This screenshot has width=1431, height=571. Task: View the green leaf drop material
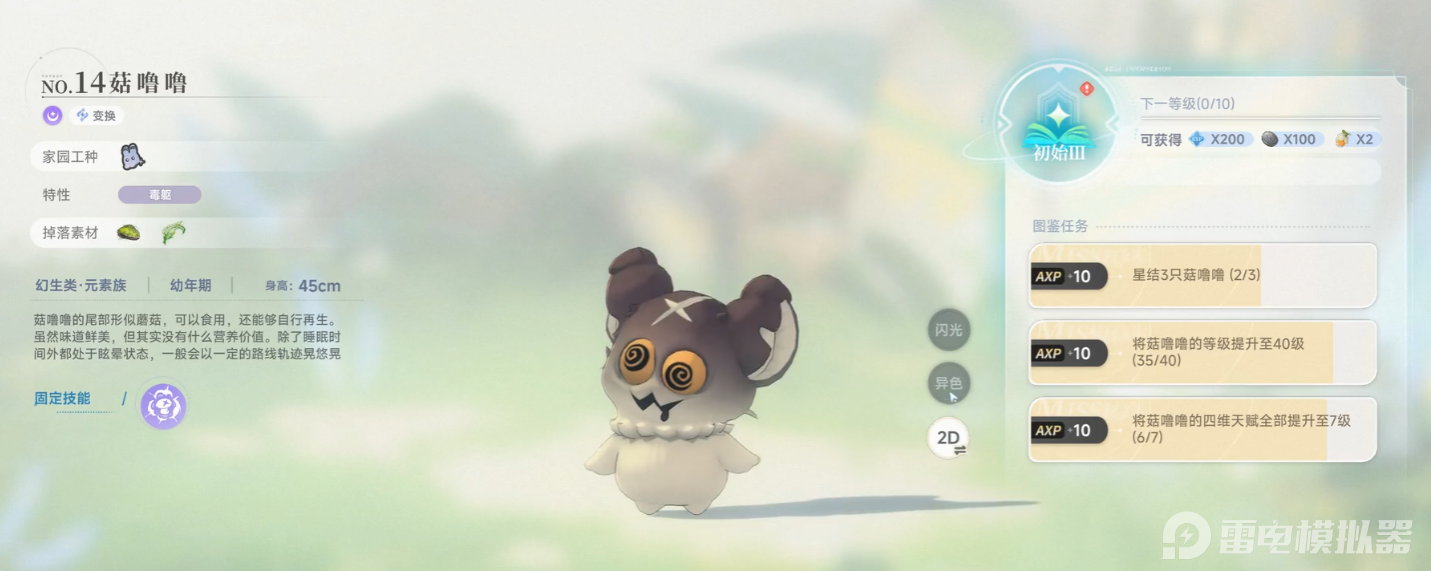(173, 233)
